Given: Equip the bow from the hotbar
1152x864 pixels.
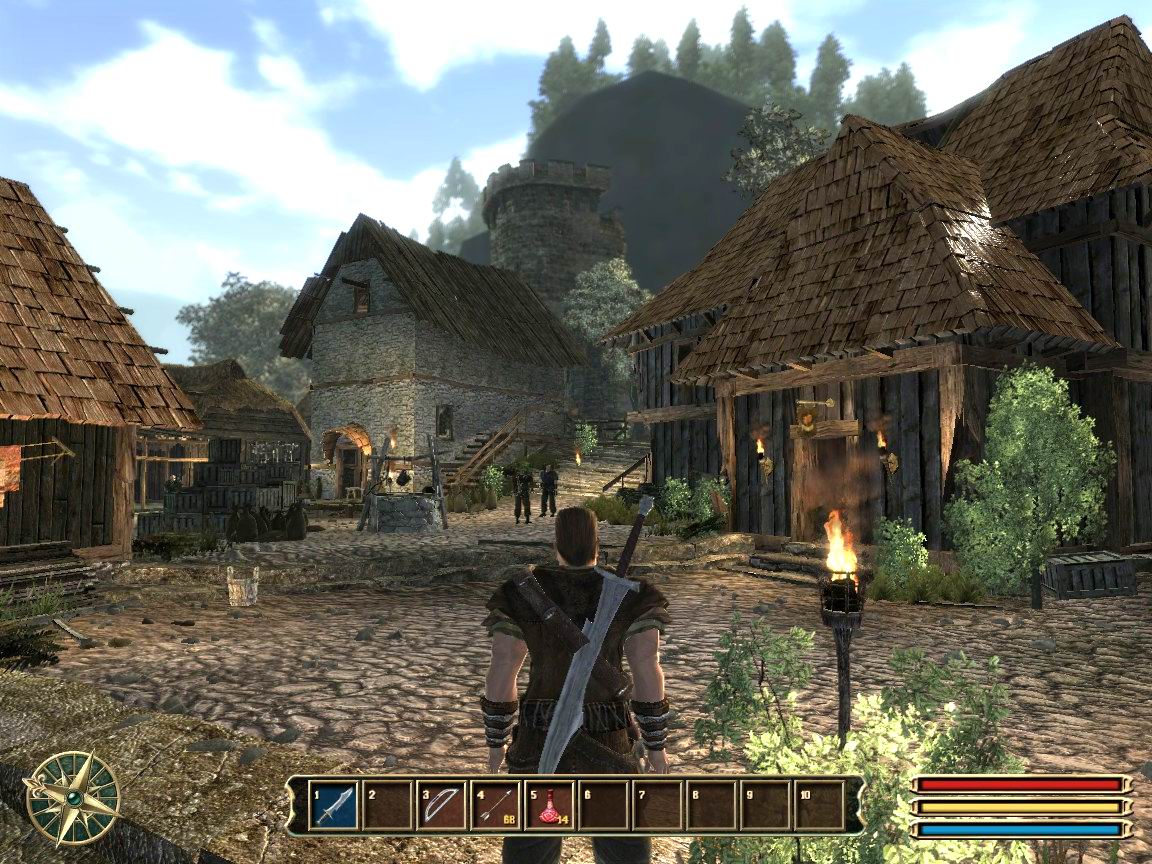Looking at the screenshot, I should click(x=441, y=805).
